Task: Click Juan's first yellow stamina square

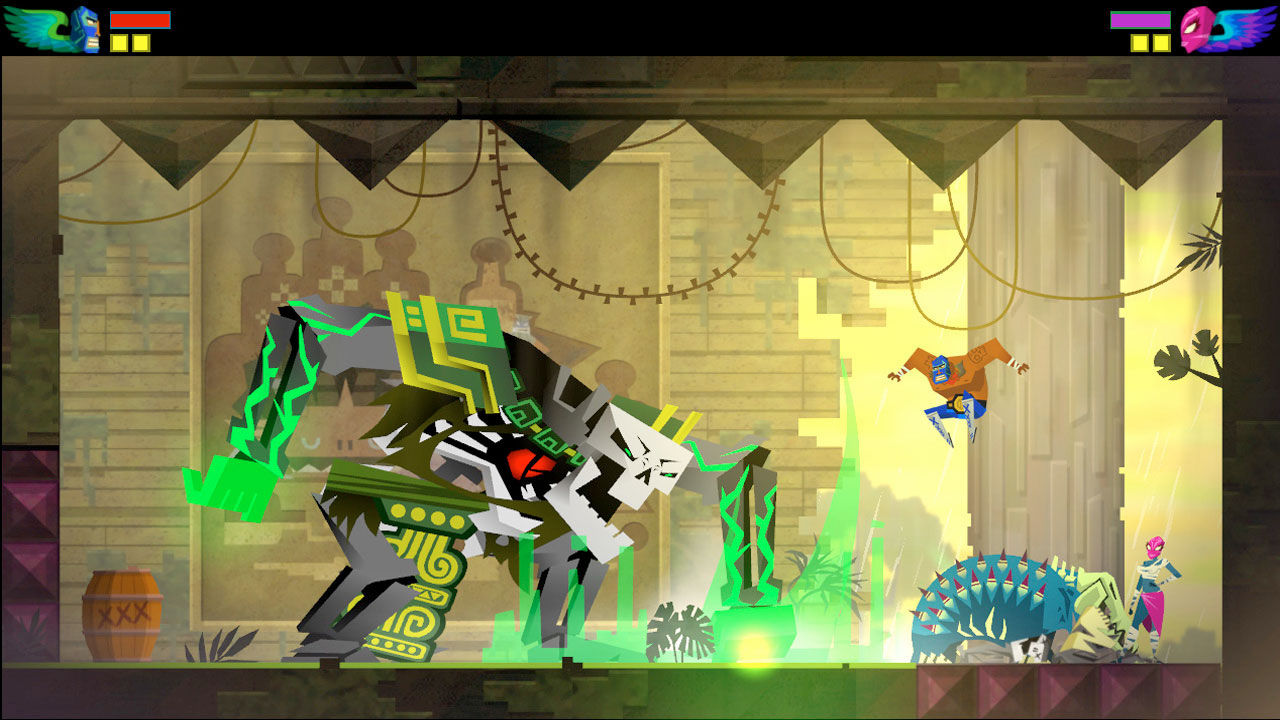Action: click(118, 44)
